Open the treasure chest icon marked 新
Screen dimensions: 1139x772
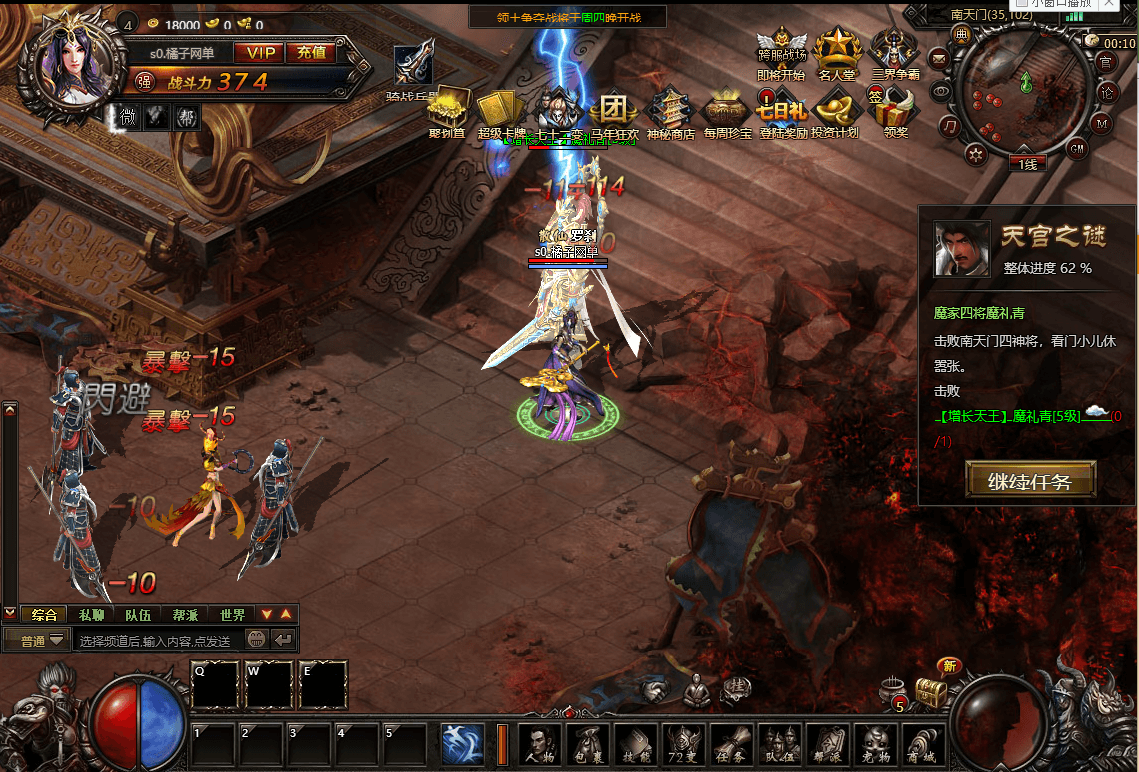(x=932, y=690)
